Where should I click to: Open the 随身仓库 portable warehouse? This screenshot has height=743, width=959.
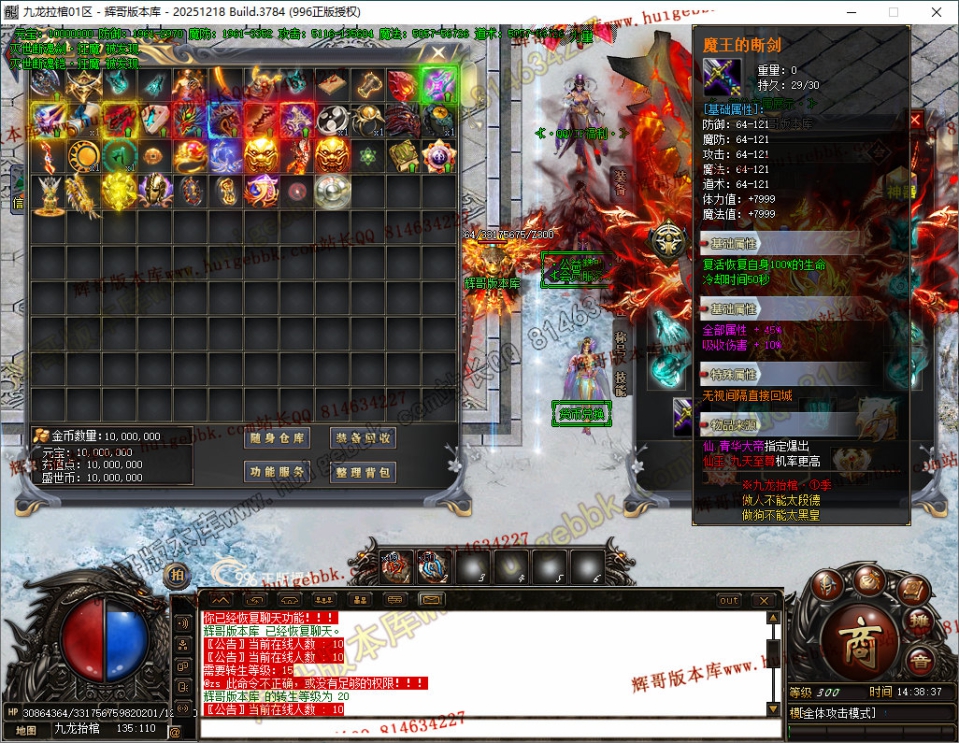point(277,438)
